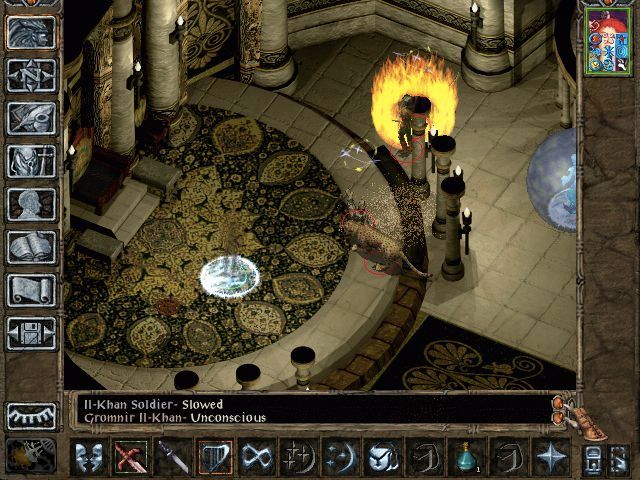Open game options via the floppy disk button
The width and height of the screenshot is (640, 480).
pos(31,333)
